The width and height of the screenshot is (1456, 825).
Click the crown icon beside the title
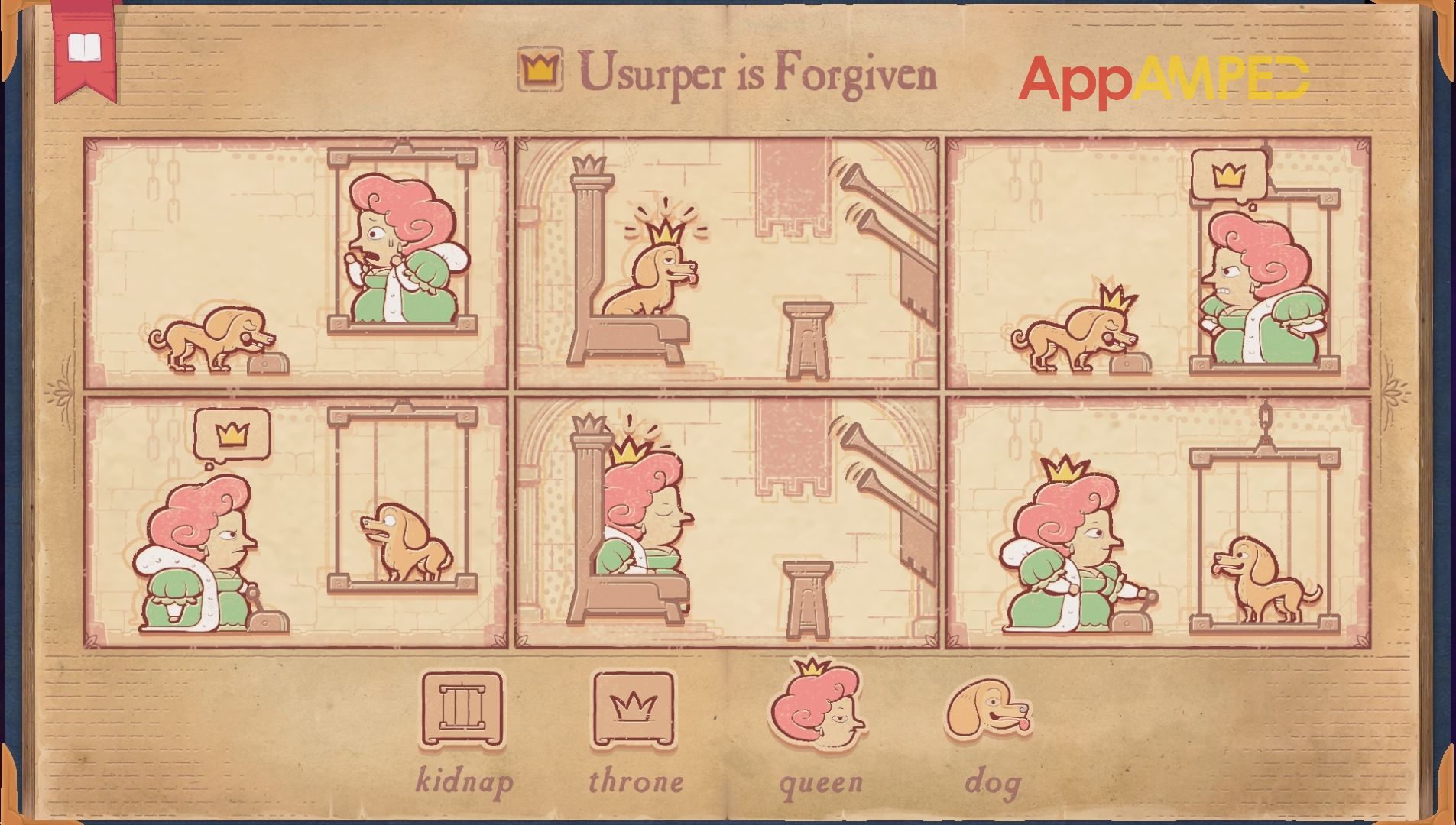point(540,69)
